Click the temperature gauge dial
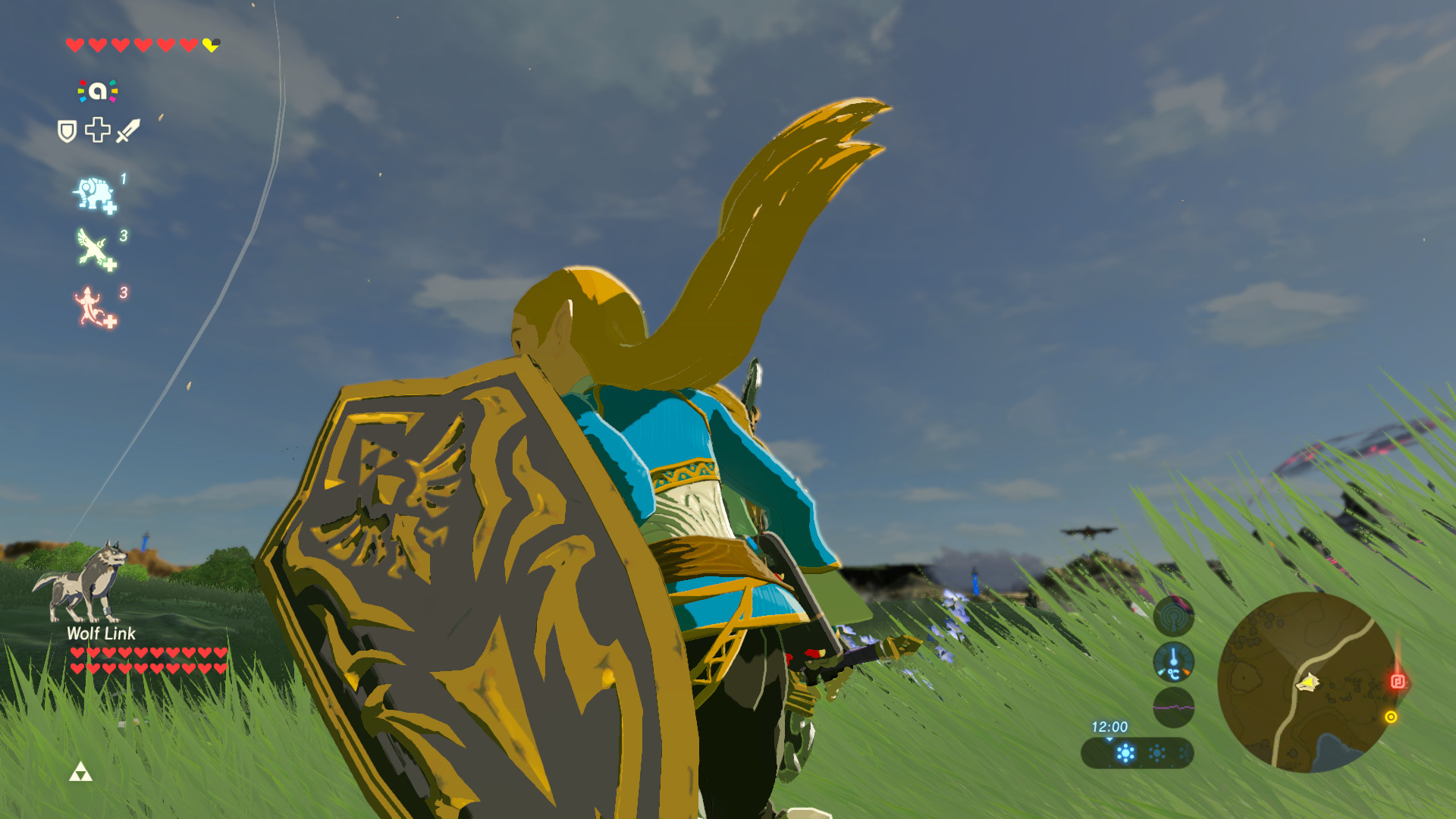This screenshot has width=1456, height=819. coord(1174,662)
